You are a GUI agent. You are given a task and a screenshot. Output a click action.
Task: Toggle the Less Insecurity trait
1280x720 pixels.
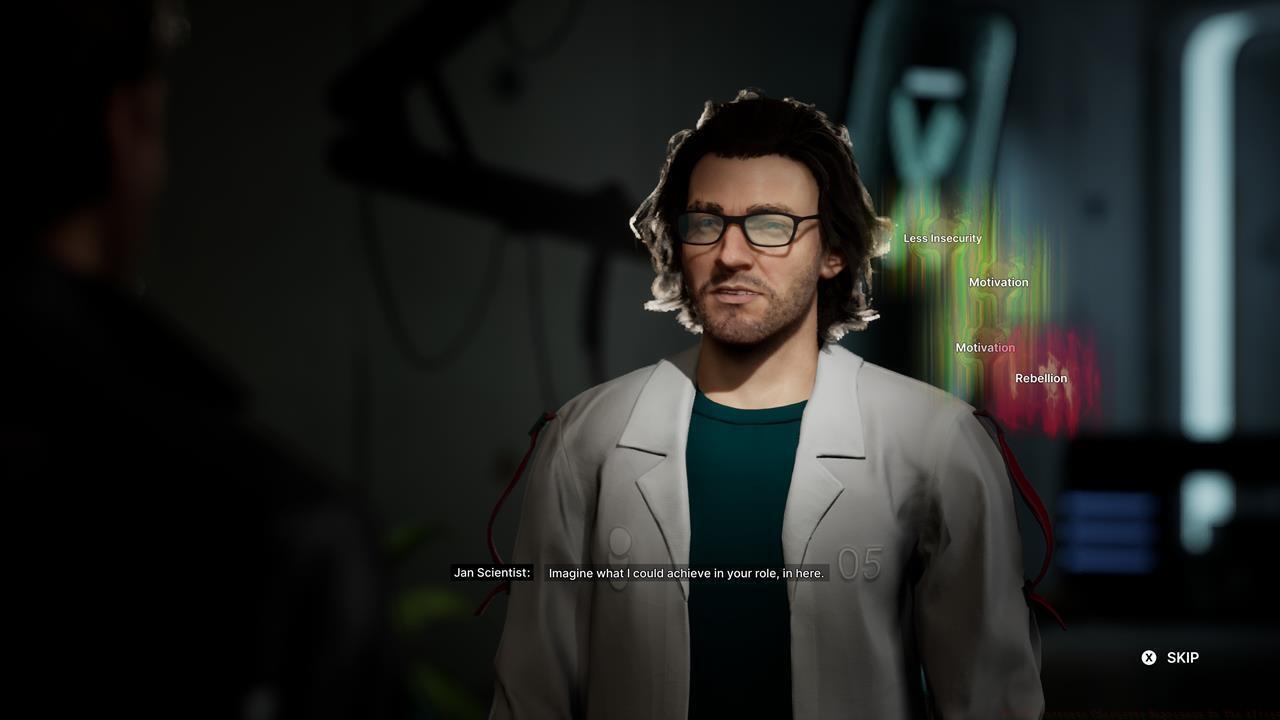(x=941, y=238)
